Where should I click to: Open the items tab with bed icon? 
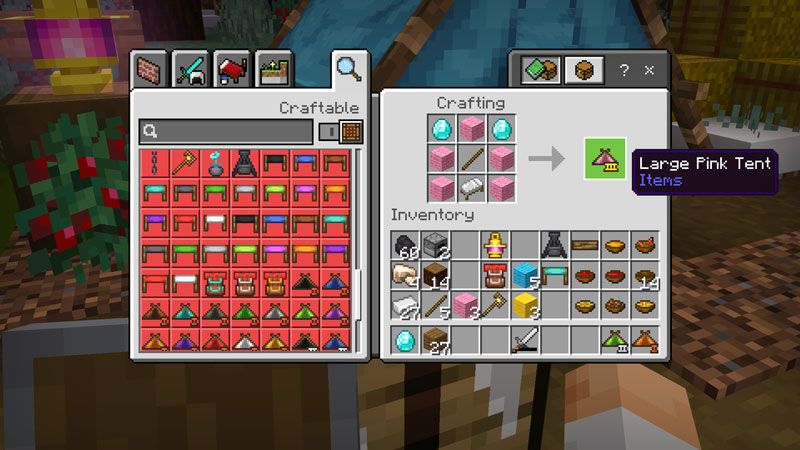pos(232,70)
